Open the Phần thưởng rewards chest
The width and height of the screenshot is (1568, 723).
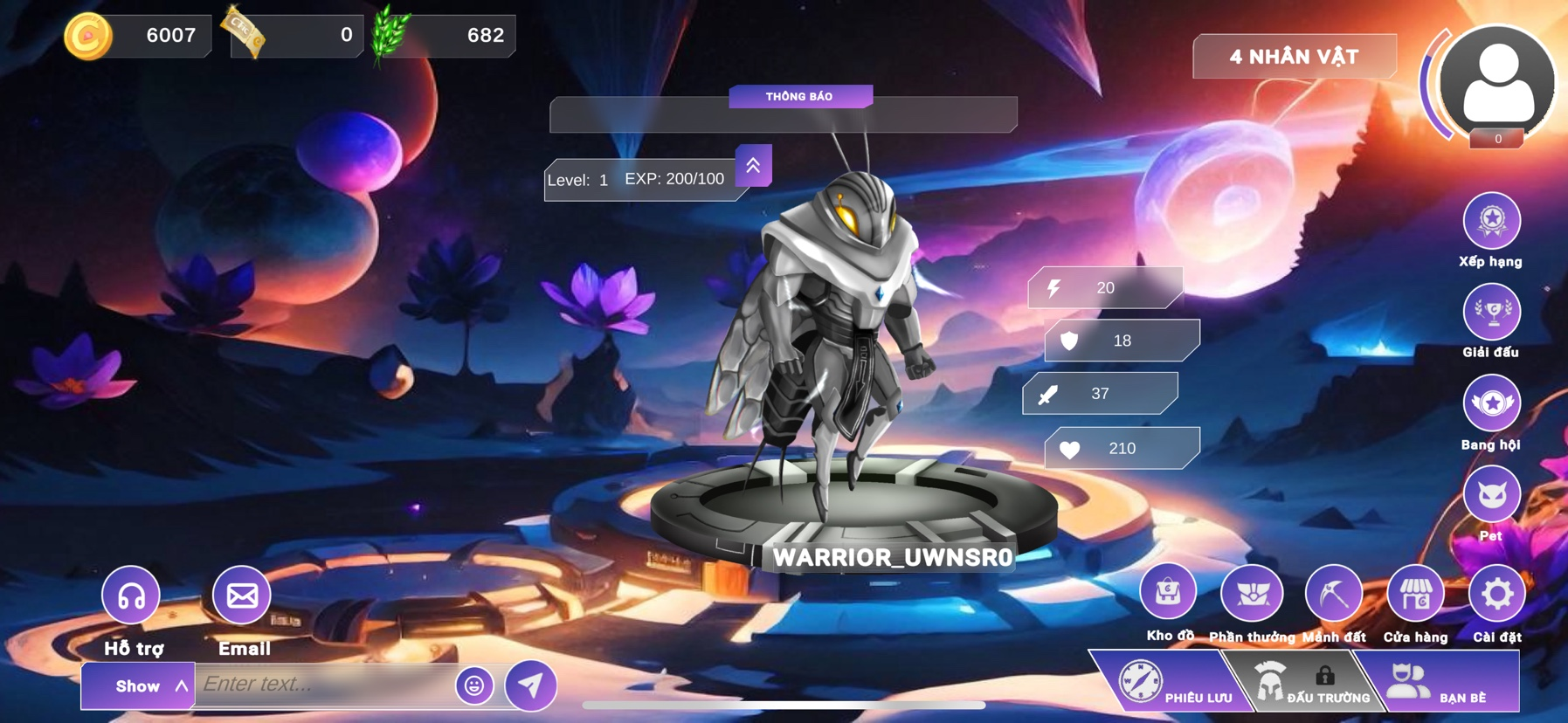click(1251, 594)
